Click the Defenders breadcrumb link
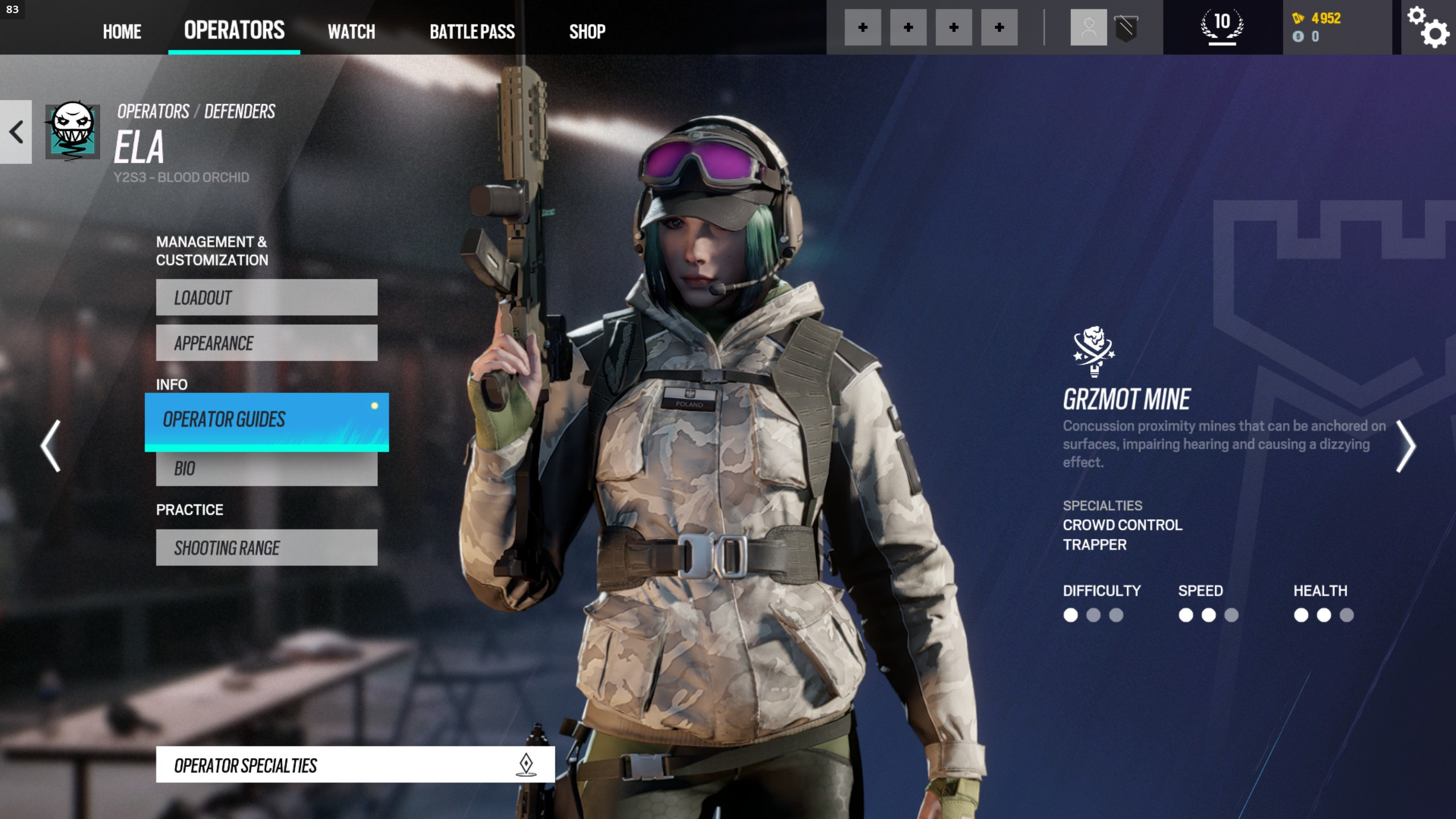 [x=239, y=111]
